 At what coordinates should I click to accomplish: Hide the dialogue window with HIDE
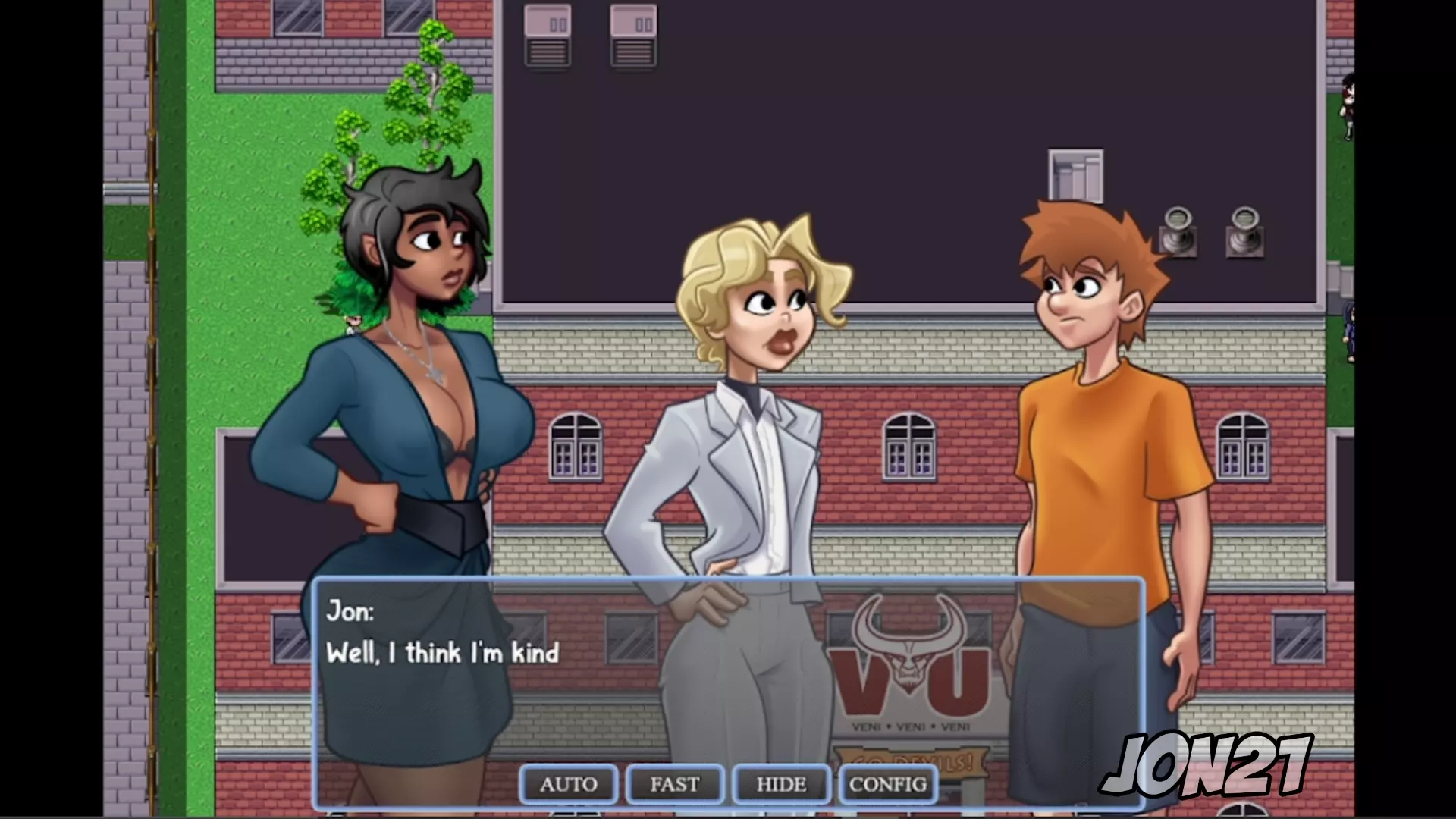[781, 784]
